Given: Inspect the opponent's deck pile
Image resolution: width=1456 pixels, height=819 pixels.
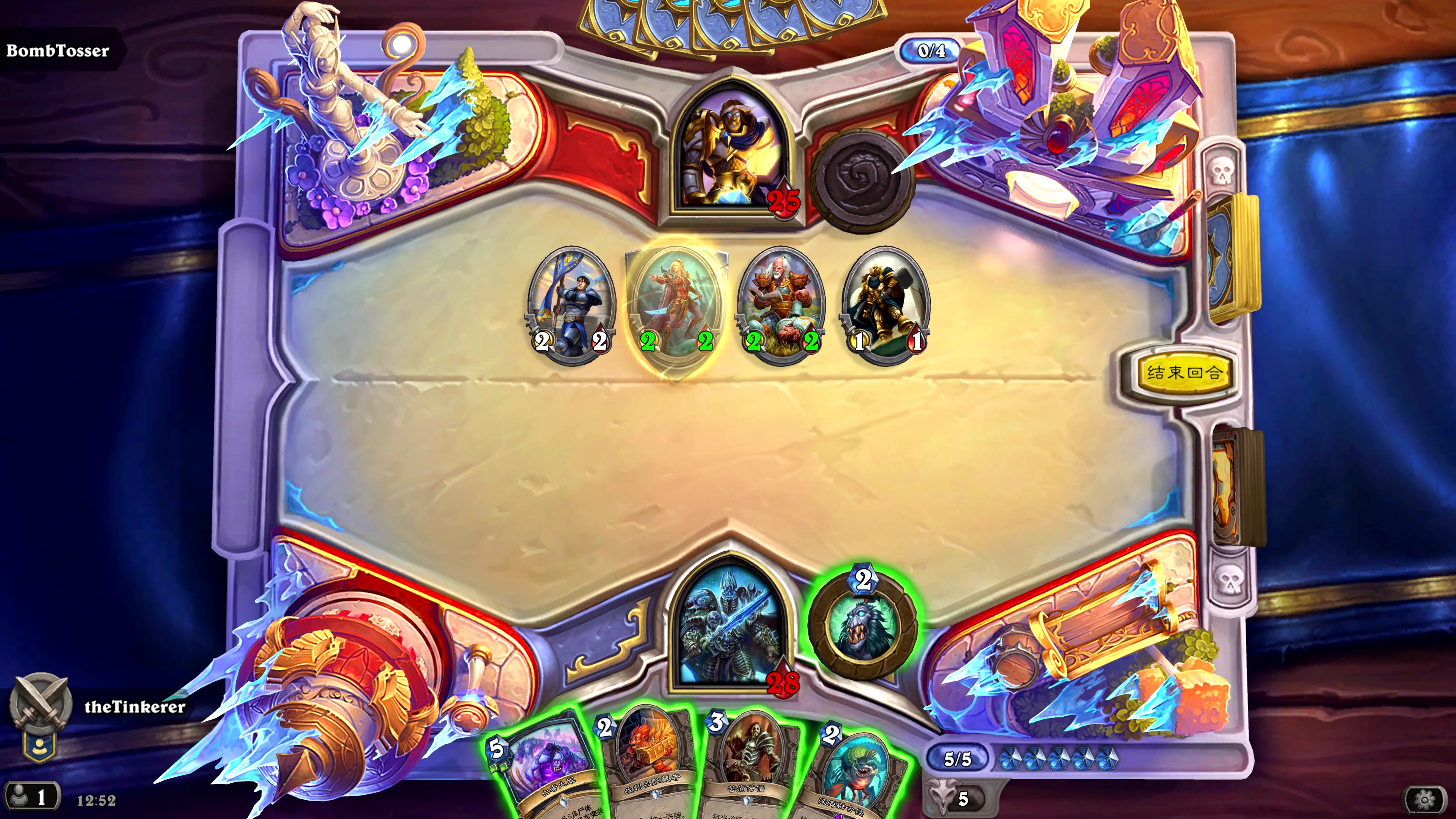Looking at the screenshot, I should tap(1235, 257).
